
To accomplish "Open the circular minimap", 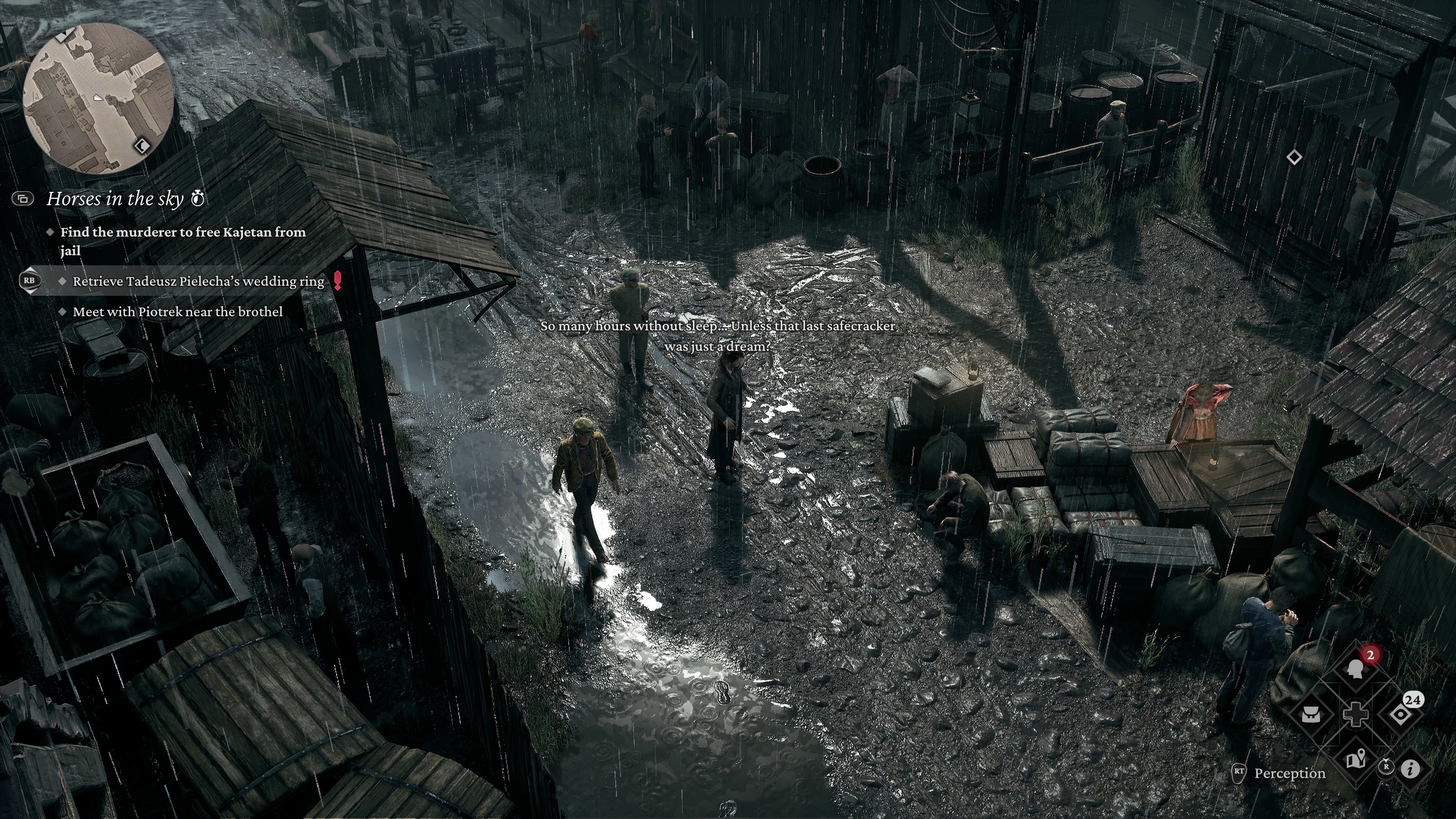I will 97,98.
